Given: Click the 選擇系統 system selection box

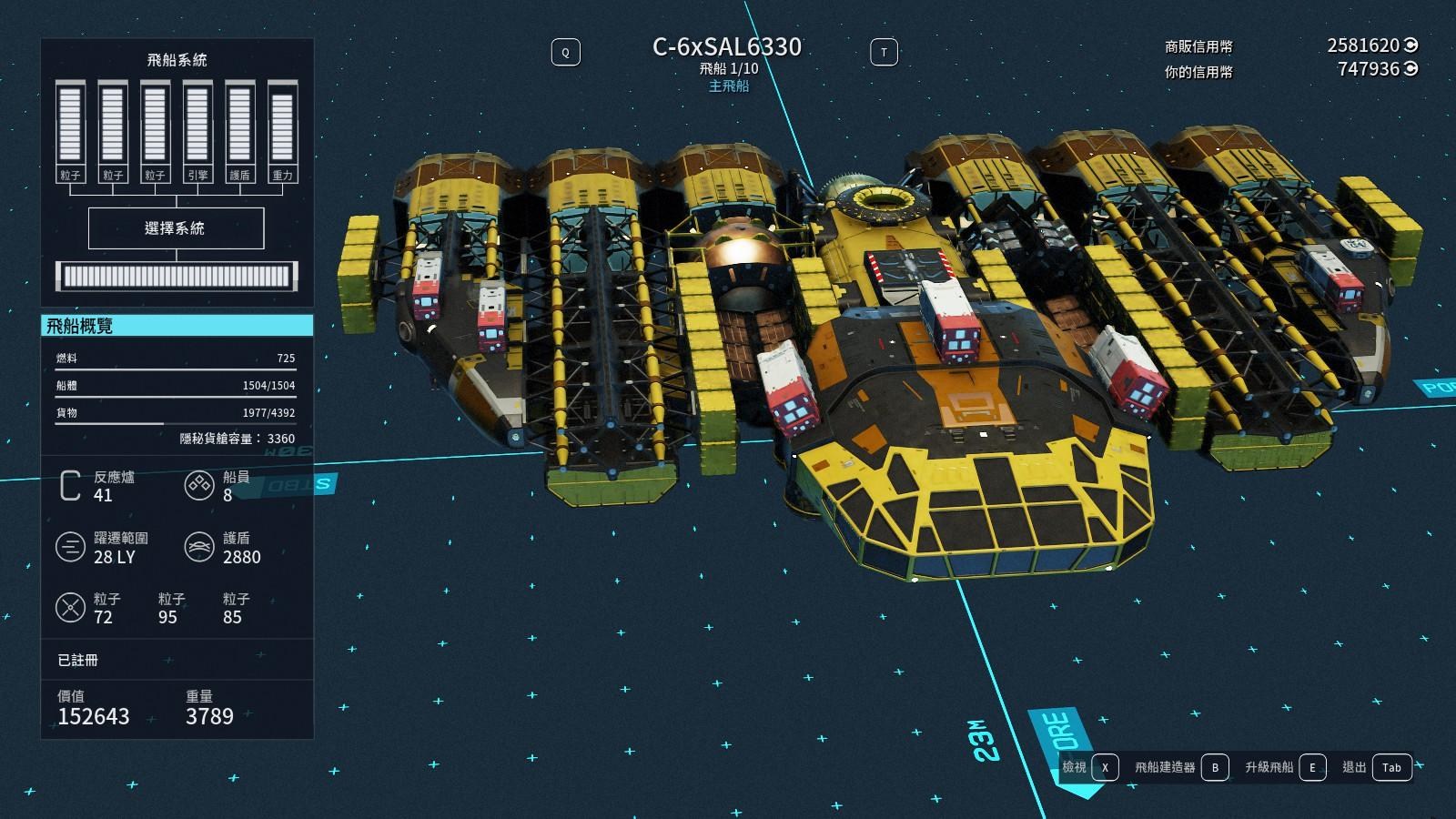Looking at the screenshot, I should (x=176, y=228).
